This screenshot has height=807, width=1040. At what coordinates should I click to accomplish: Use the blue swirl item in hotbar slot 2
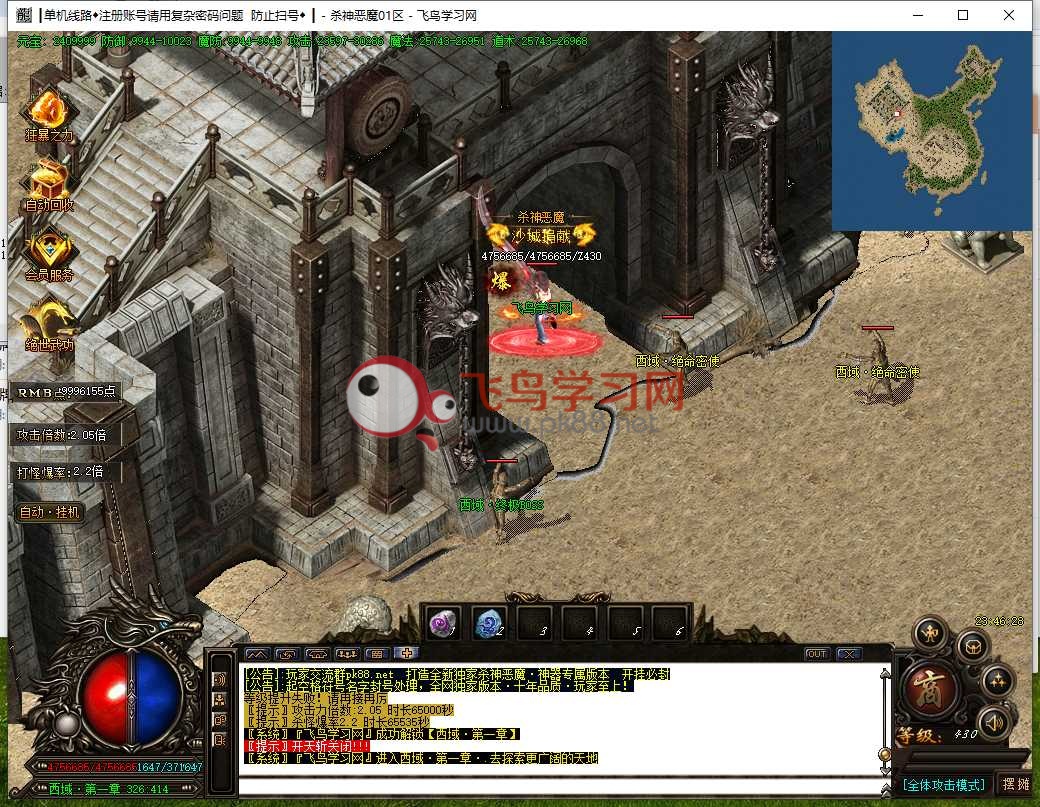[488, 624]
